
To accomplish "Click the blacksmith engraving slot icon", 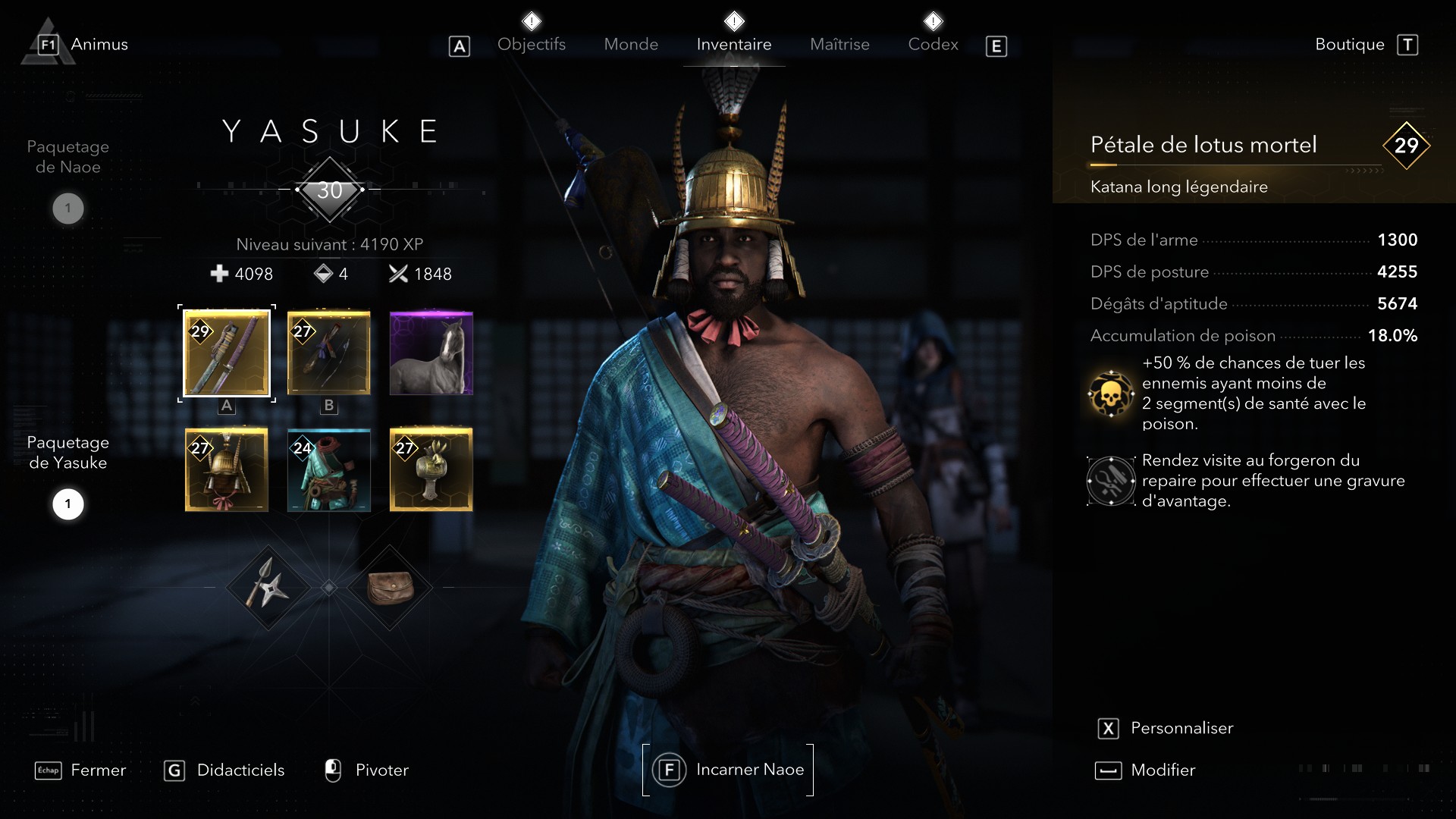I will 1110,480.
